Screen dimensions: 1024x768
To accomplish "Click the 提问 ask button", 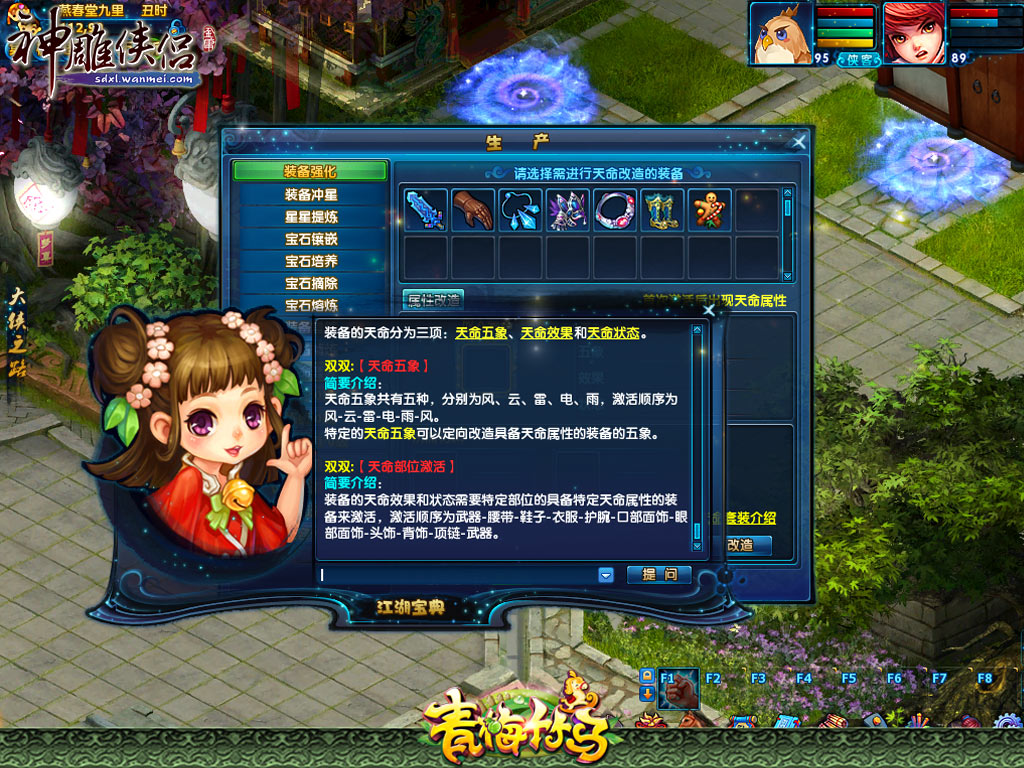I will [x=659, y=575].
